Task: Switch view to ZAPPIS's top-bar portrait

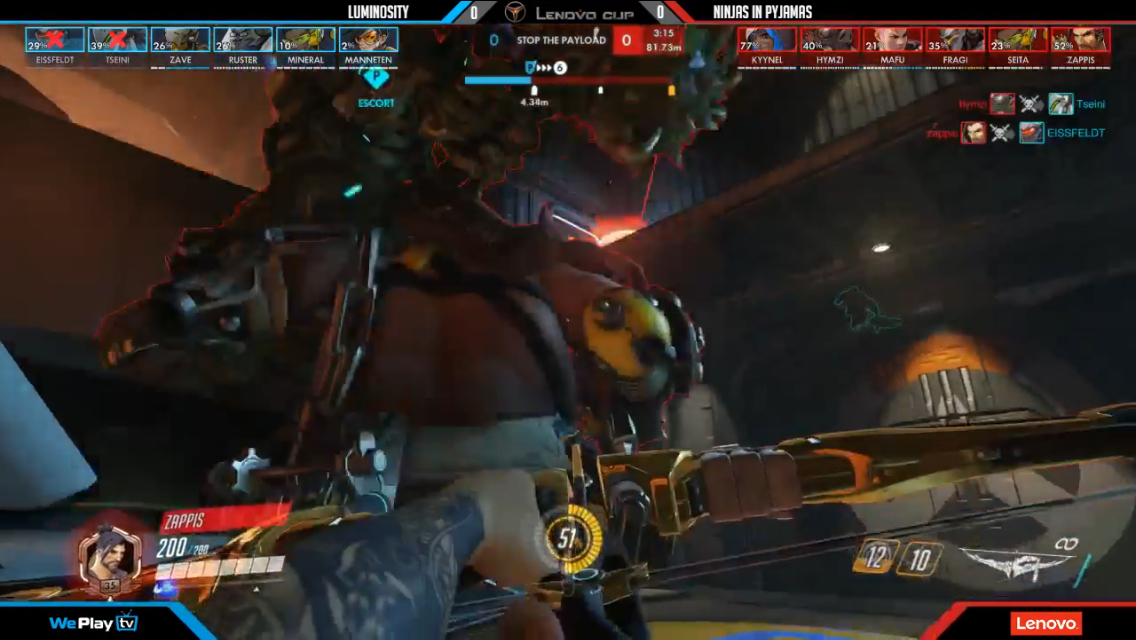Action: (1080, 40)
